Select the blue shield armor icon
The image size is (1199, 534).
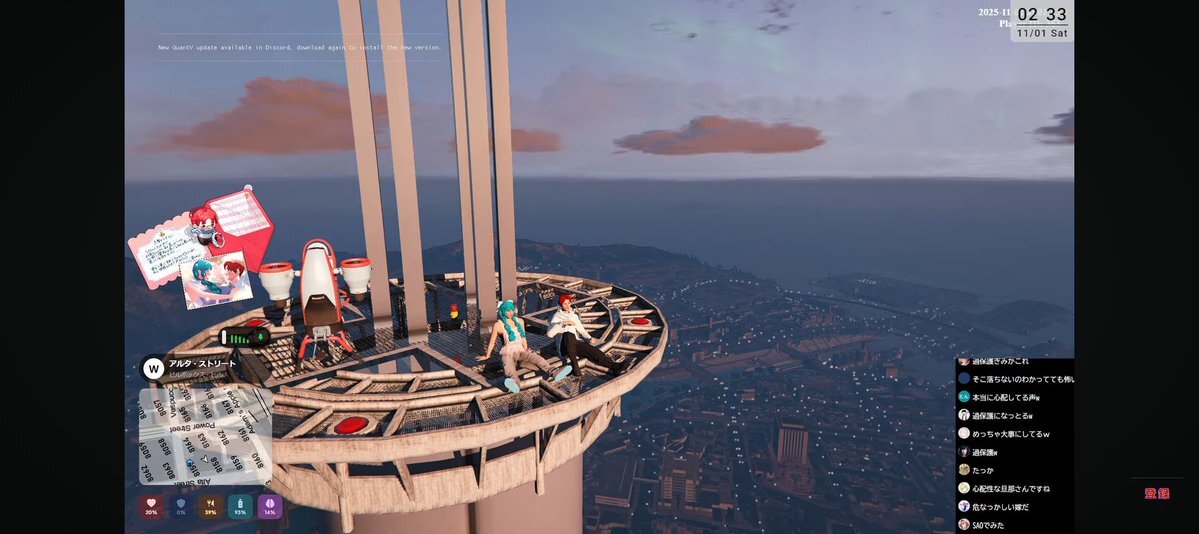(x=181, y=506)
